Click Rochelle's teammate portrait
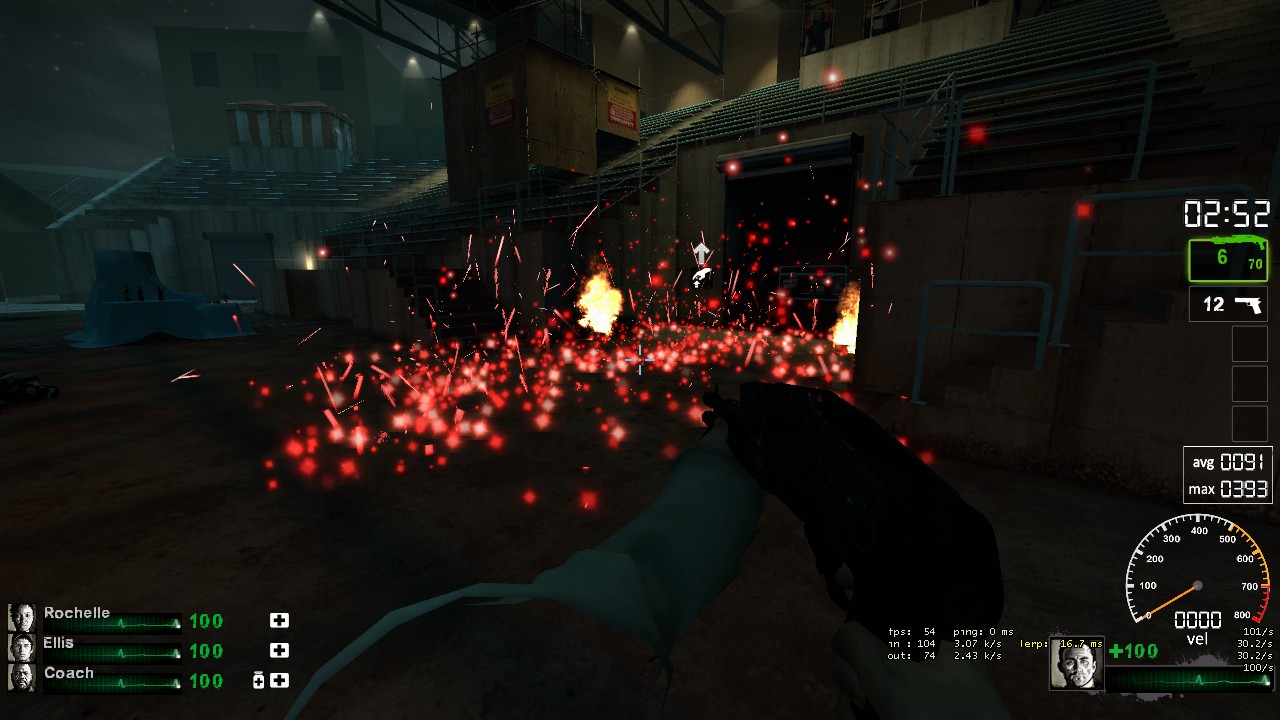 pyautogui.click(x=22, y=618)
